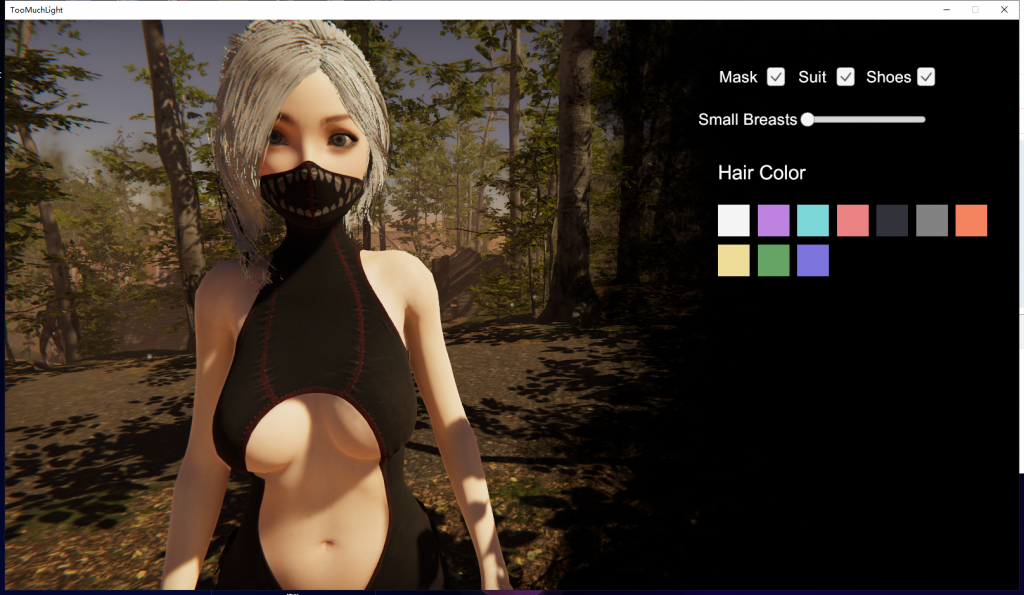
Task: Select the white hair color swatch
Action: (734, 220)
